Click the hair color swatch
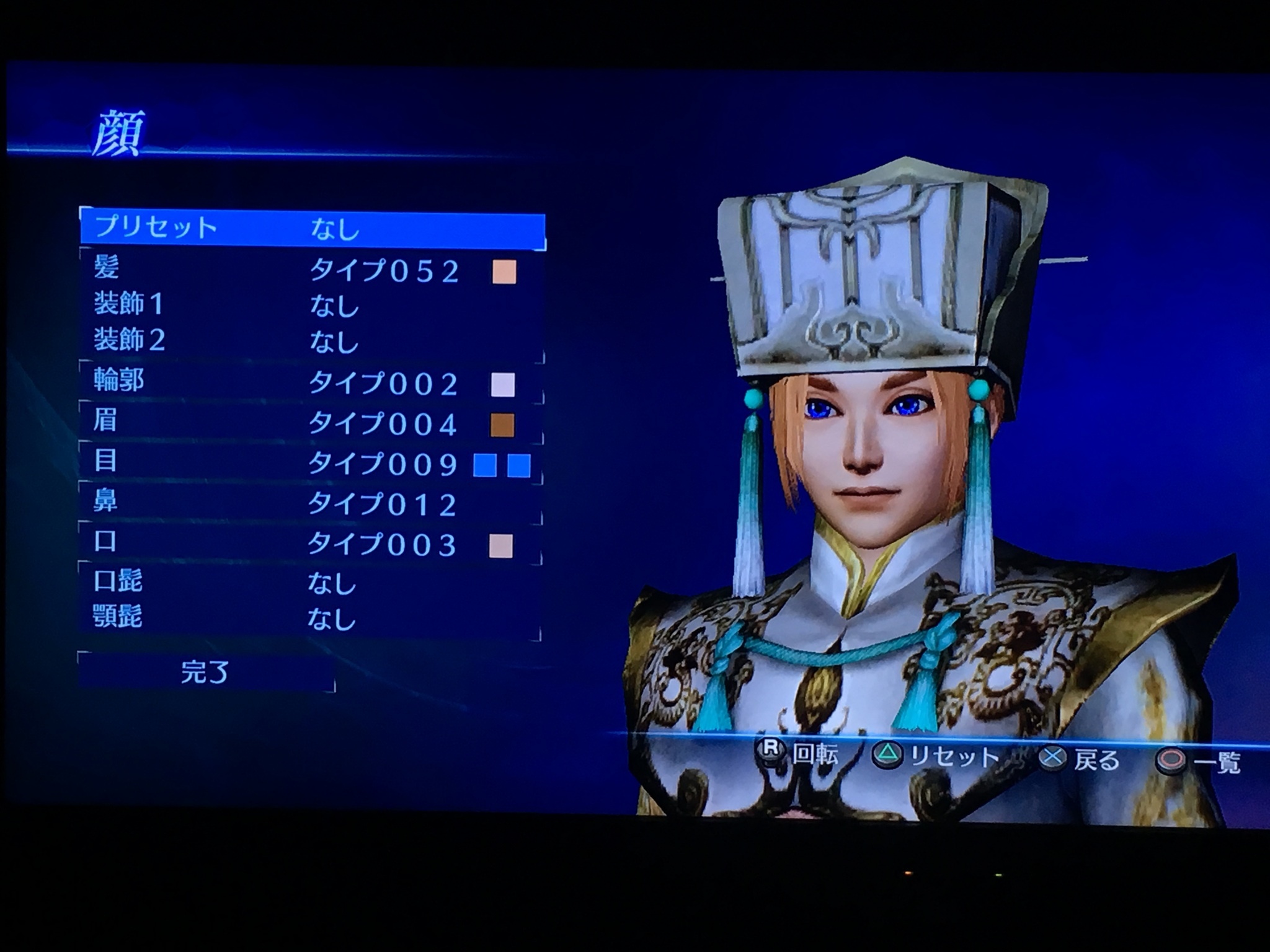The image size is (1270, 952). click(x=504, y=272)
